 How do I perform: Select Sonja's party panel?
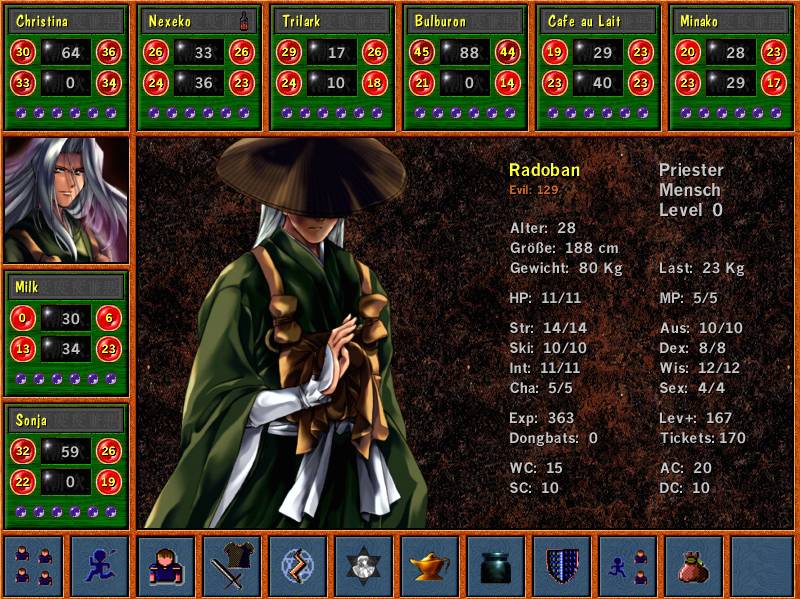pos(67,466)
